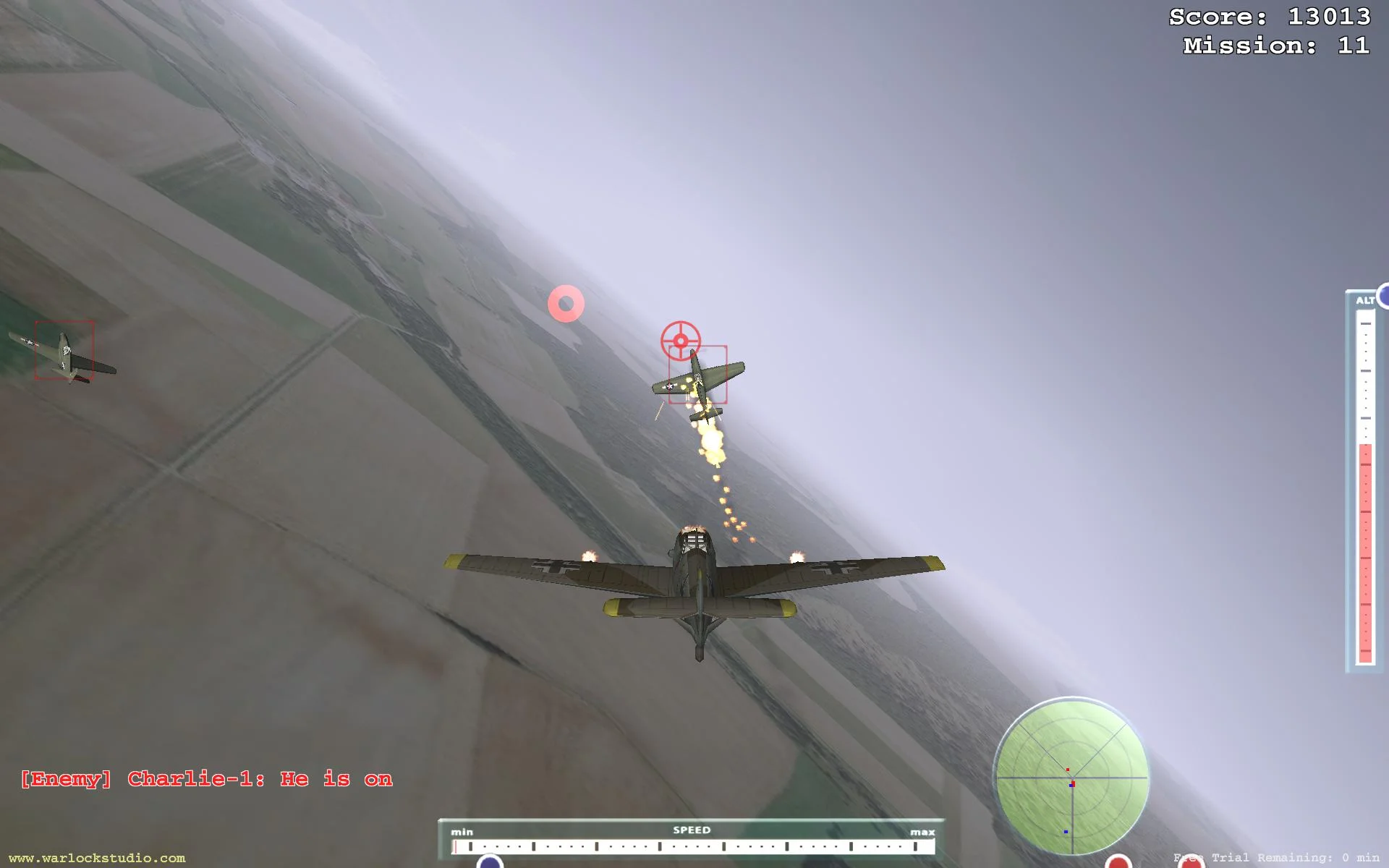1389x868 pixels.
Task: Click the red dot blip on the radar
Action: (x=1067, y=769)
